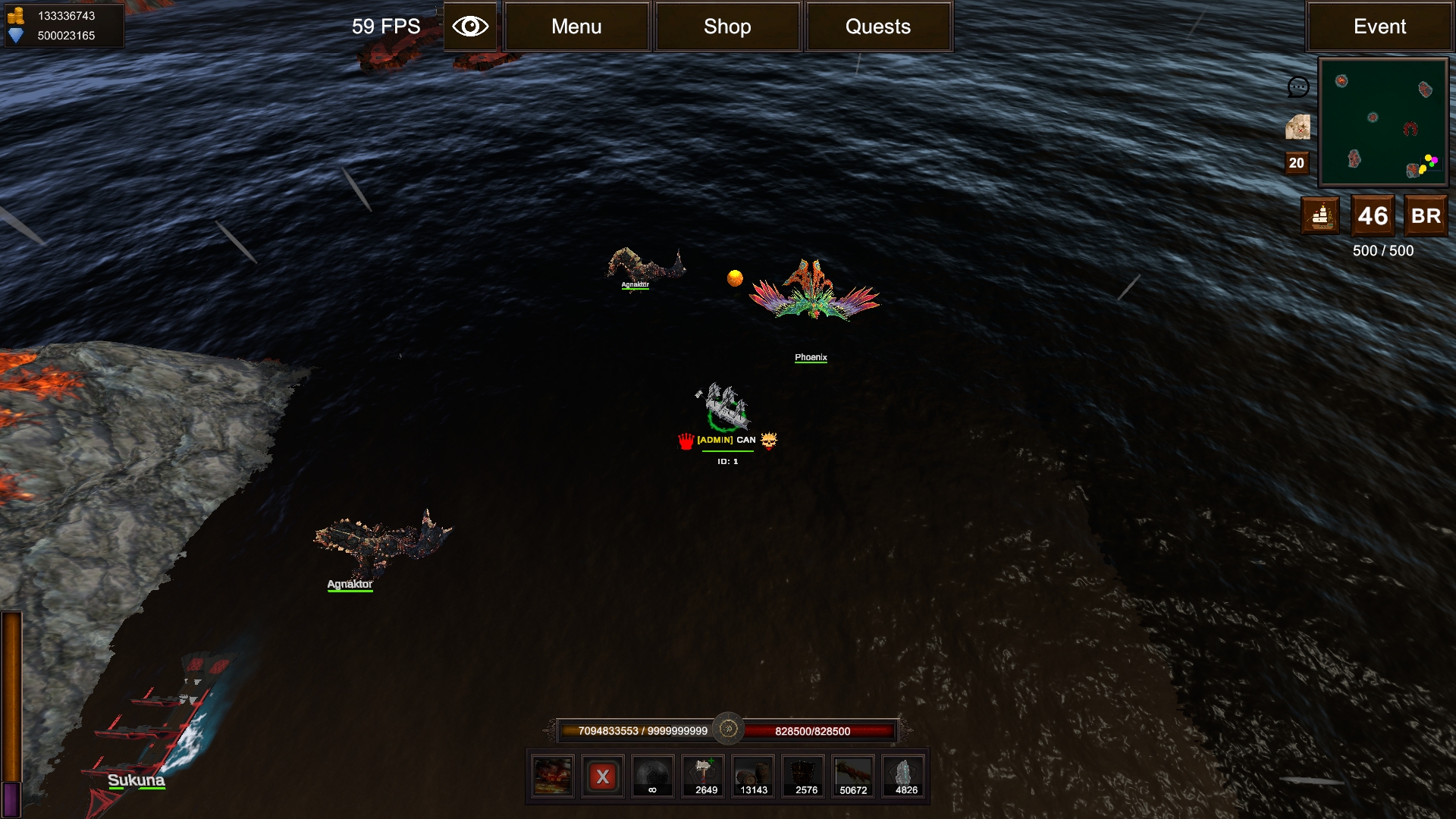Show the Quests list

pos(878,27)
